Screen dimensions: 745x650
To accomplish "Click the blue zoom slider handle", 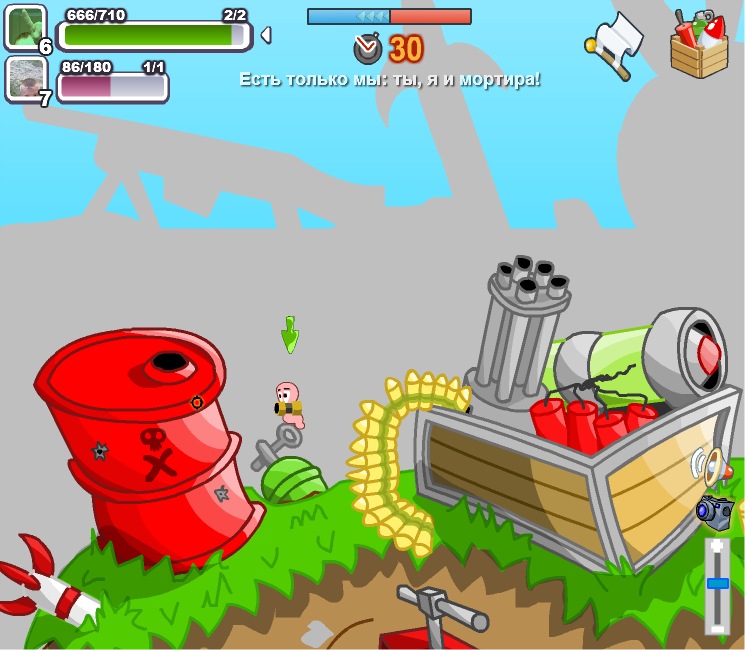I will [717, 583].
